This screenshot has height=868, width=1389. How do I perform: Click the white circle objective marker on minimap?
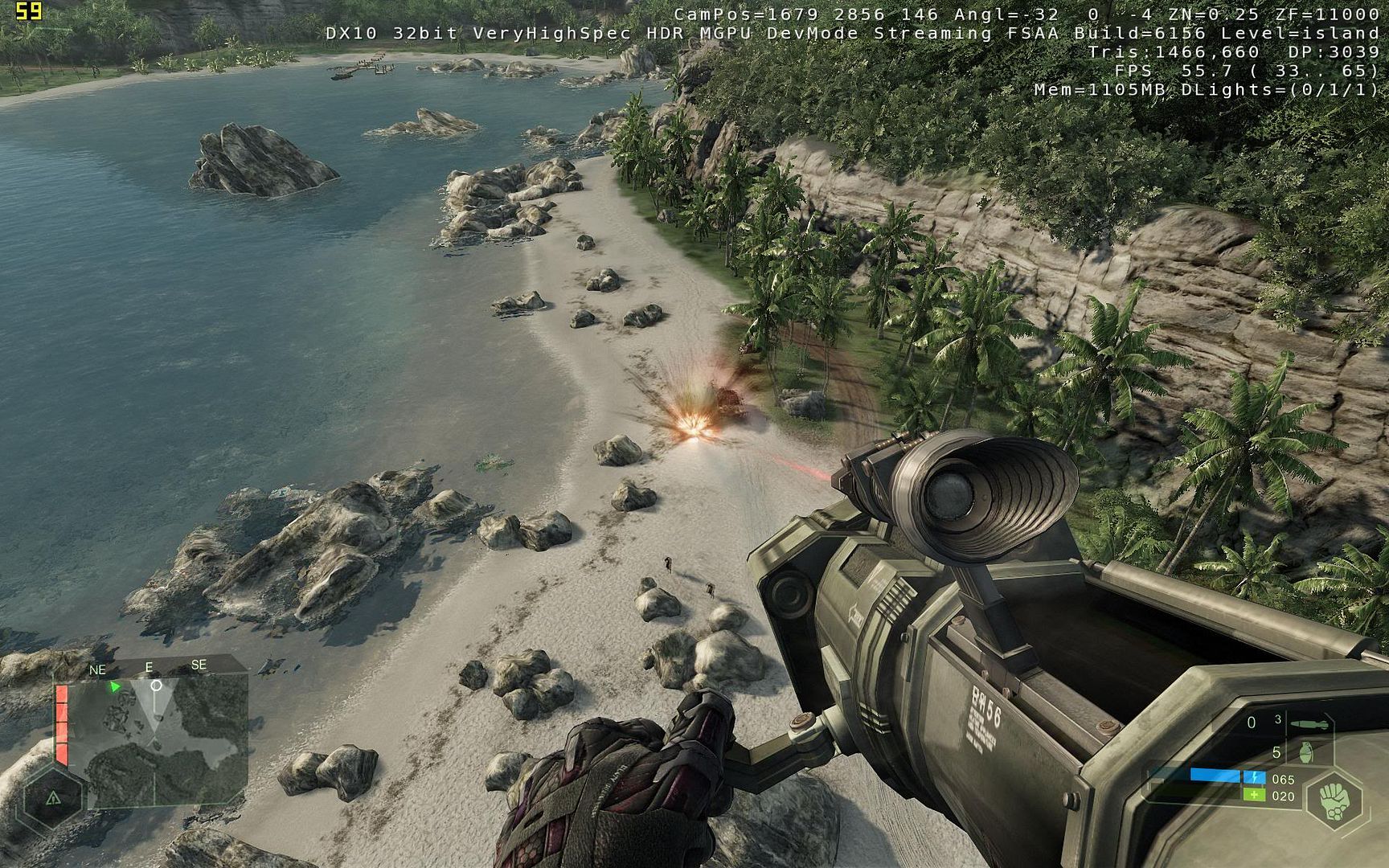point(156,686)
